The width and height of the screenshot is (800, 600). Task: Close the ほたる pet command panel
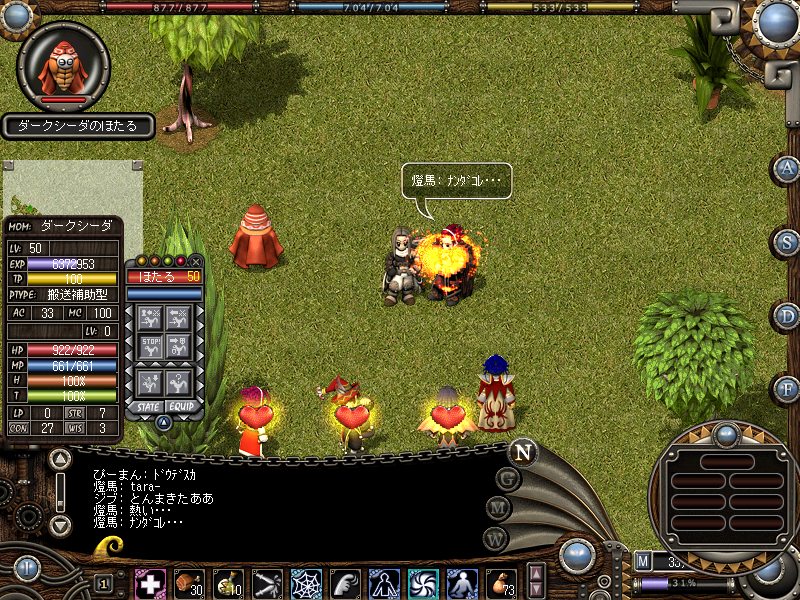click(x=195, y=261)
